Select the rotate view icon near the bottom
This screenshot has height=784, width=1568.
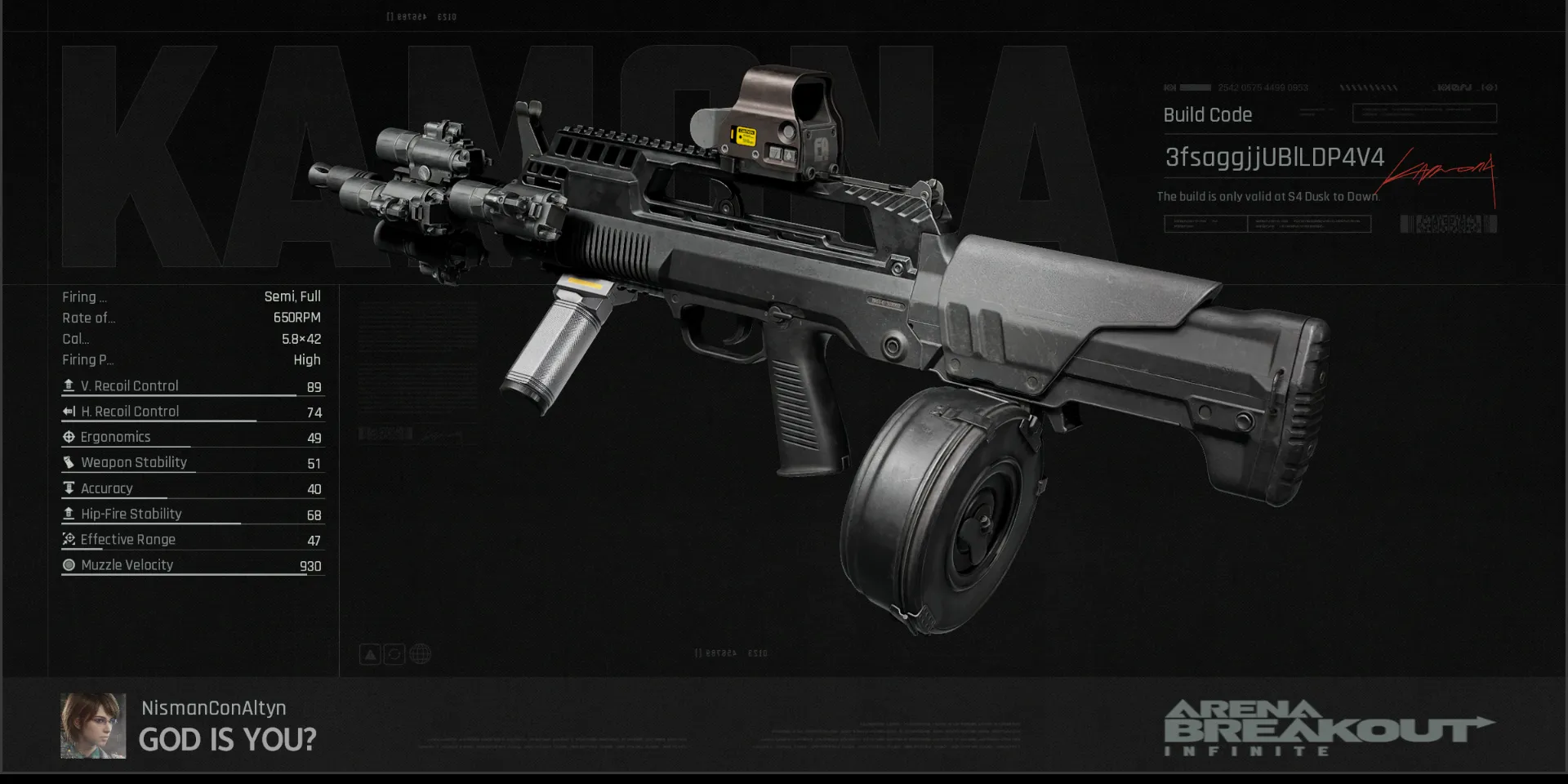click(x=394, y=653)
